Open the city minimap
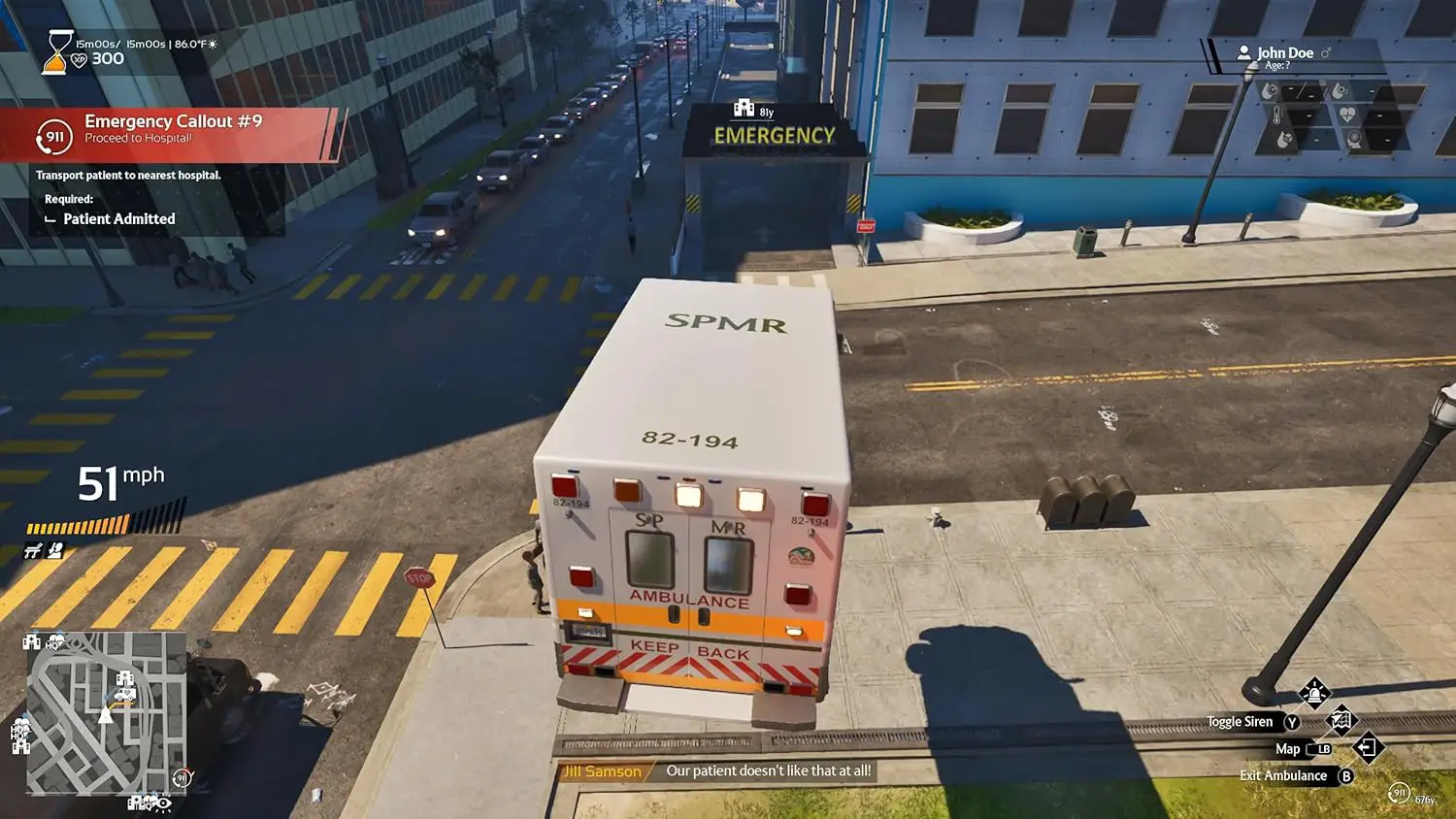This screenshot has width=1456, height=819. (x=105, y=713)
